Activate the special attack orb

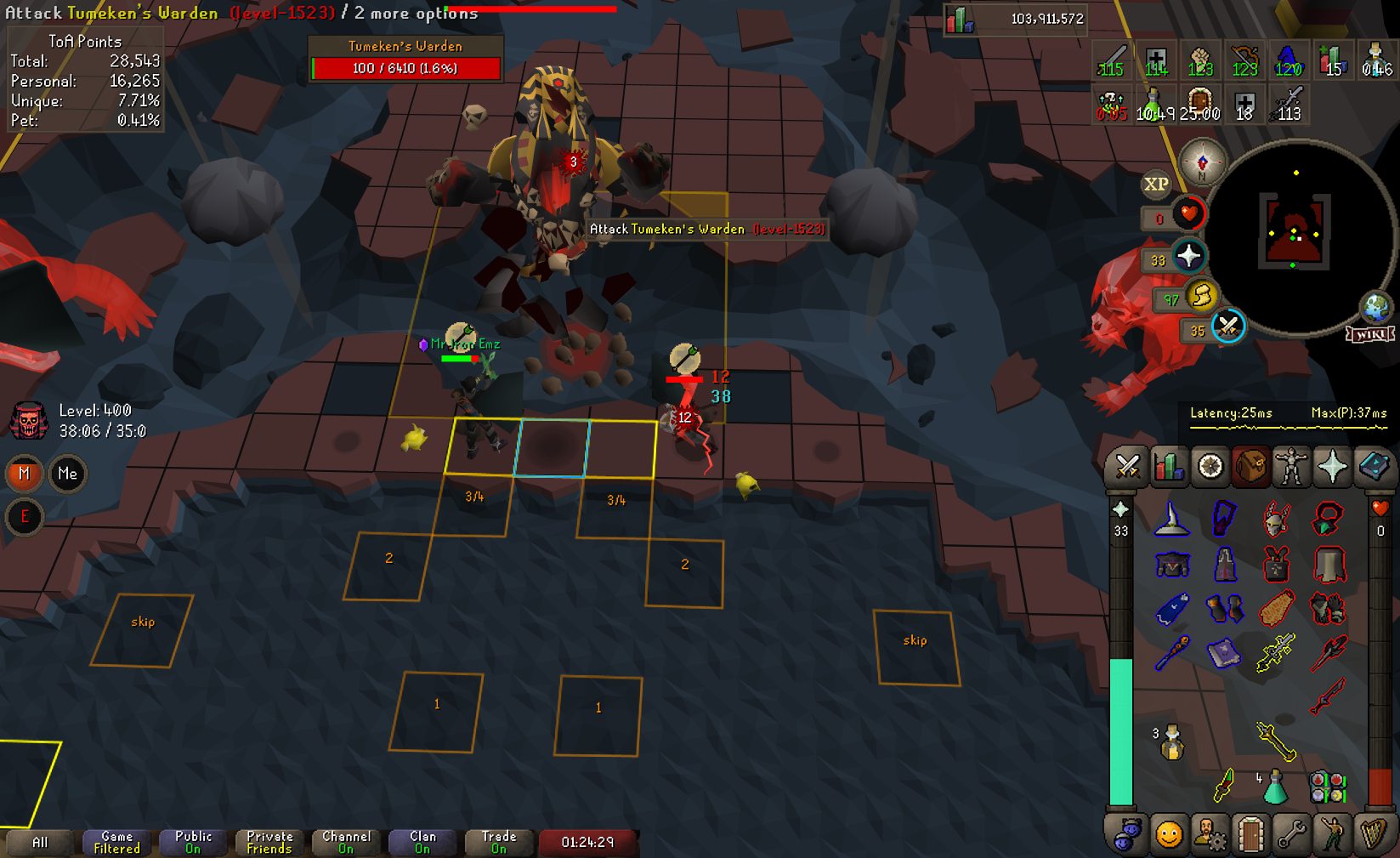(1228, 327)
